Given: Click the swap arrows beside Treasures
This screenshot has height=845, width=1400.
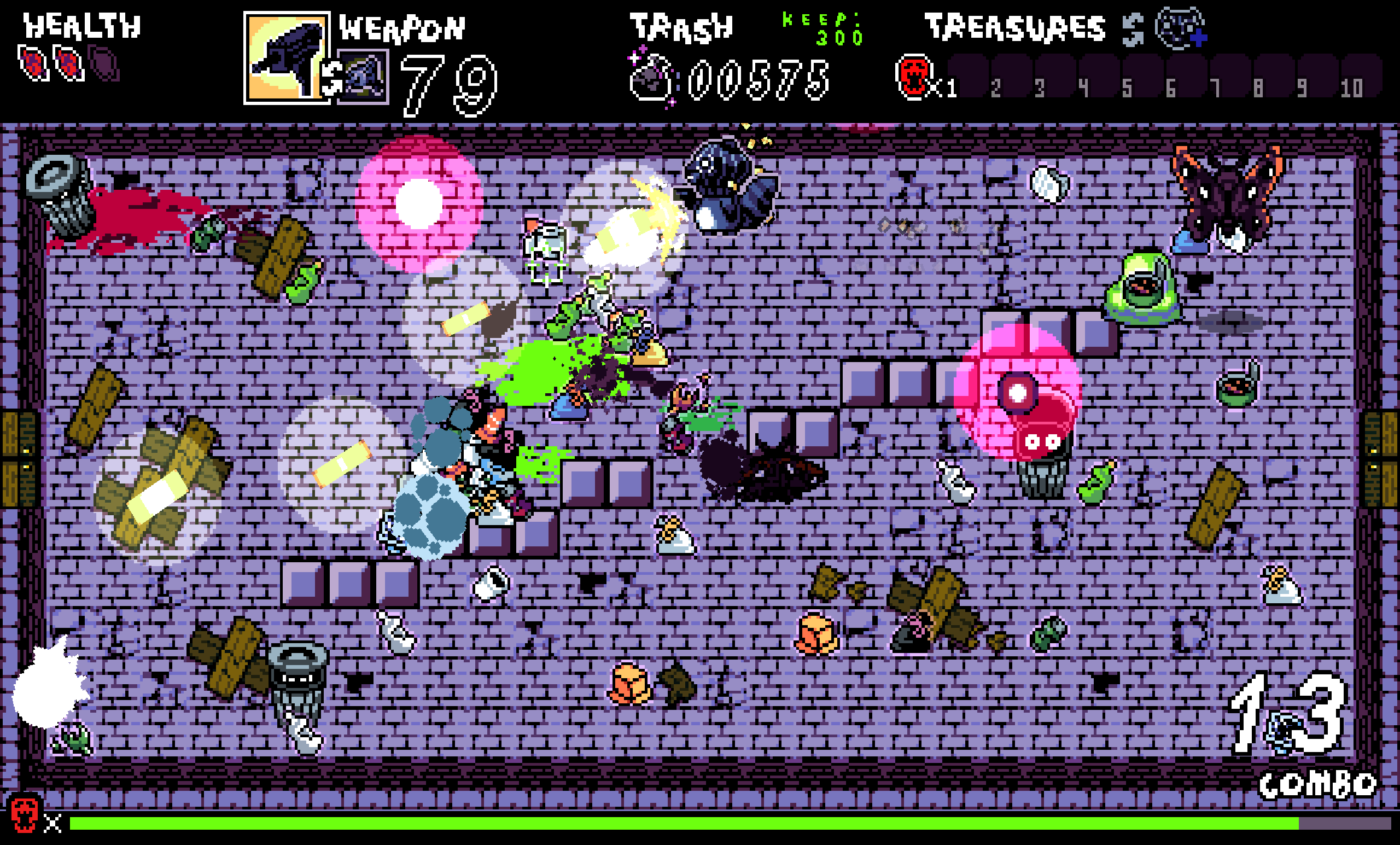Looking at the screenshot, I should point(1133,30).
